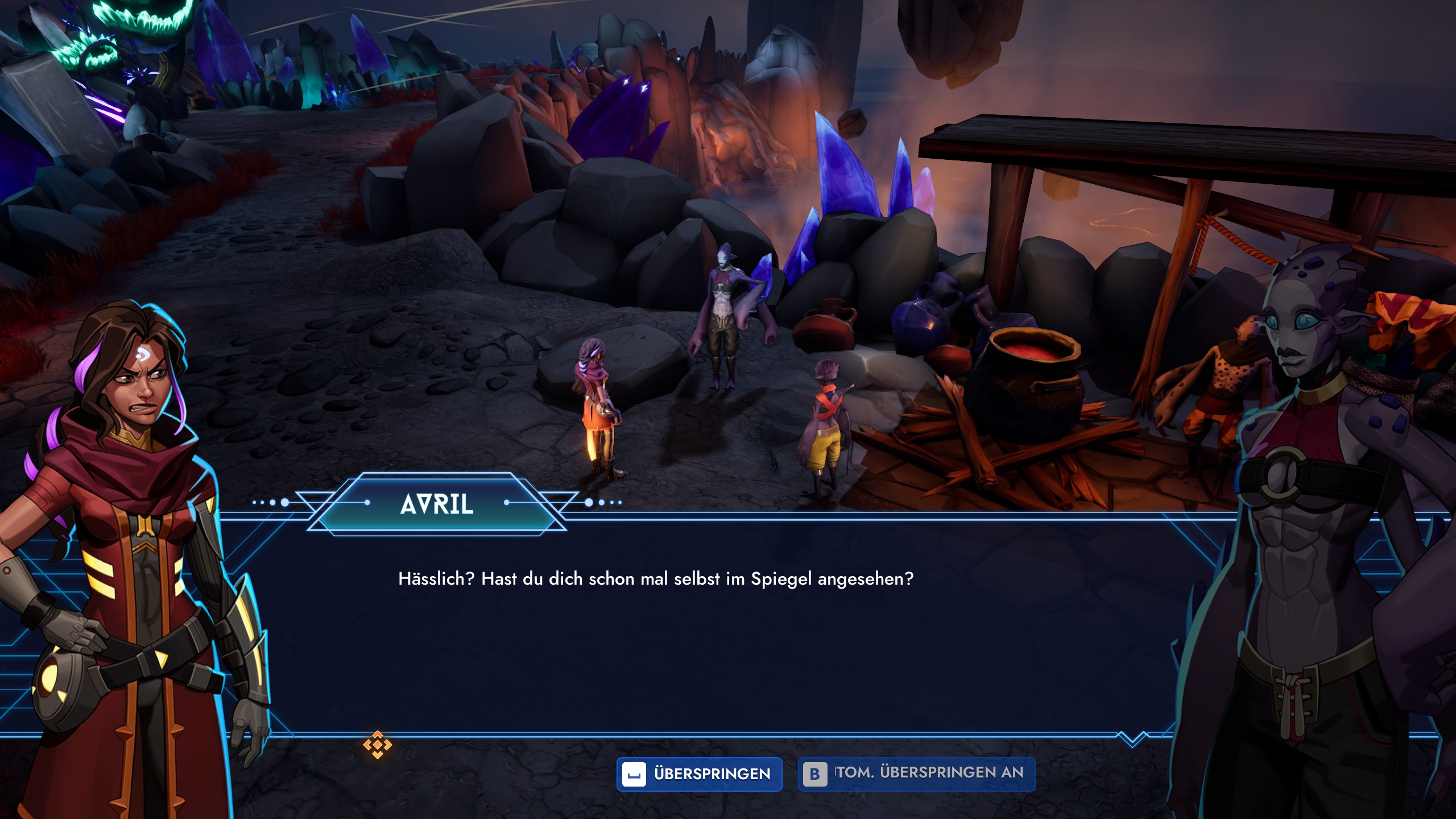Toggle the Autom. Überspringen An option
Viewport: 1456px width, 819px height.
pos(916,774)
